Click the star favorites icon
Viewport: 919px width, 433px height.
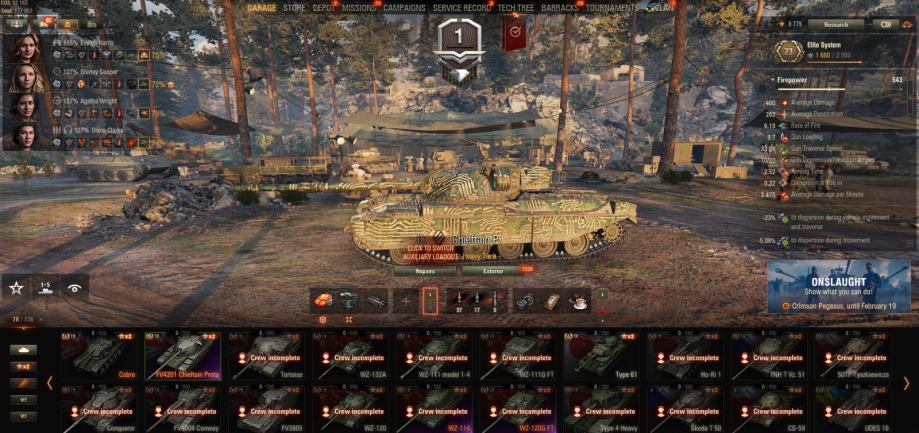pos(16,288)
